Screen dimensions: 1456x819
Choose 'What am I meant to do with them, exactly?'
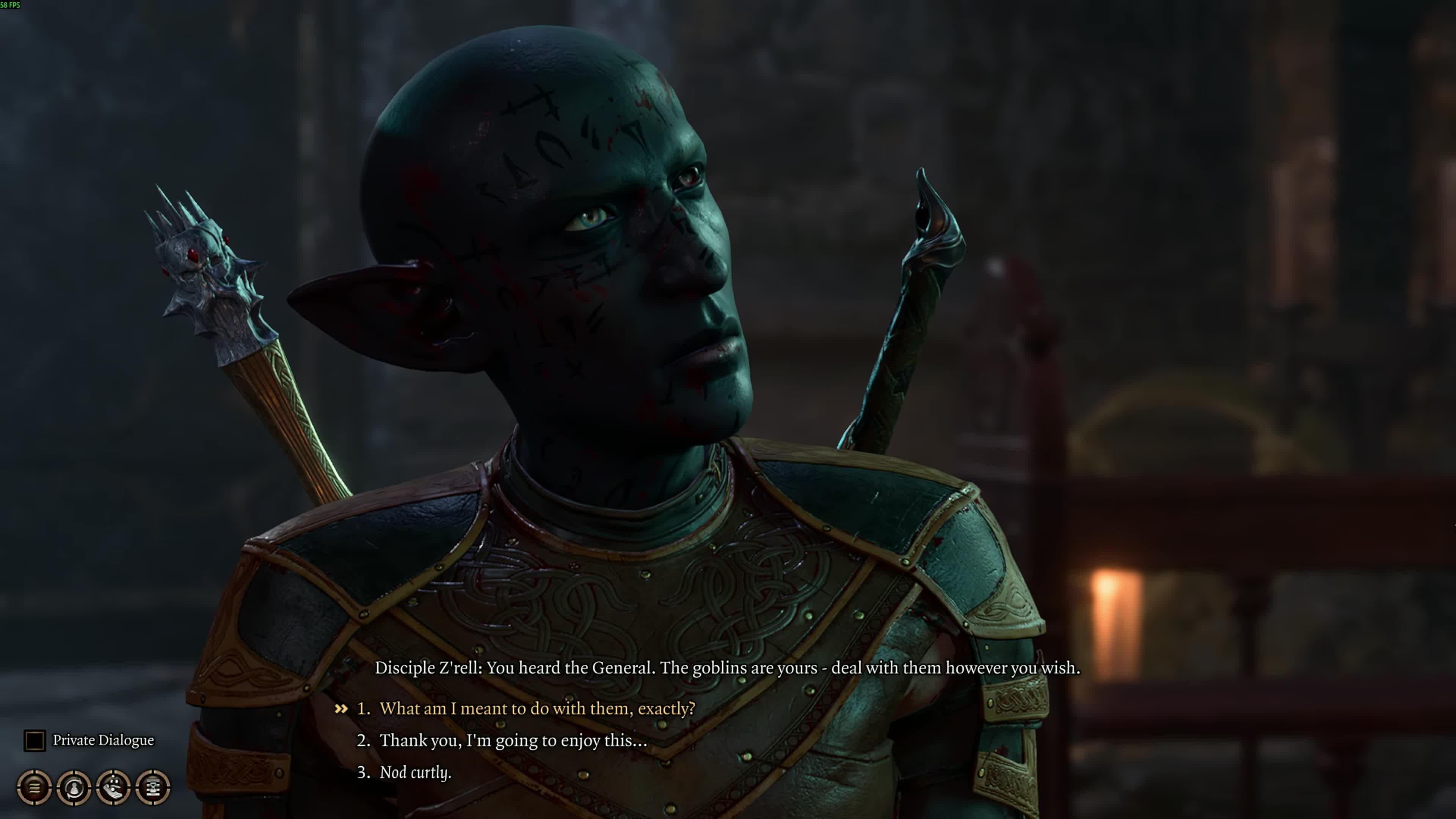pos(537,708)
